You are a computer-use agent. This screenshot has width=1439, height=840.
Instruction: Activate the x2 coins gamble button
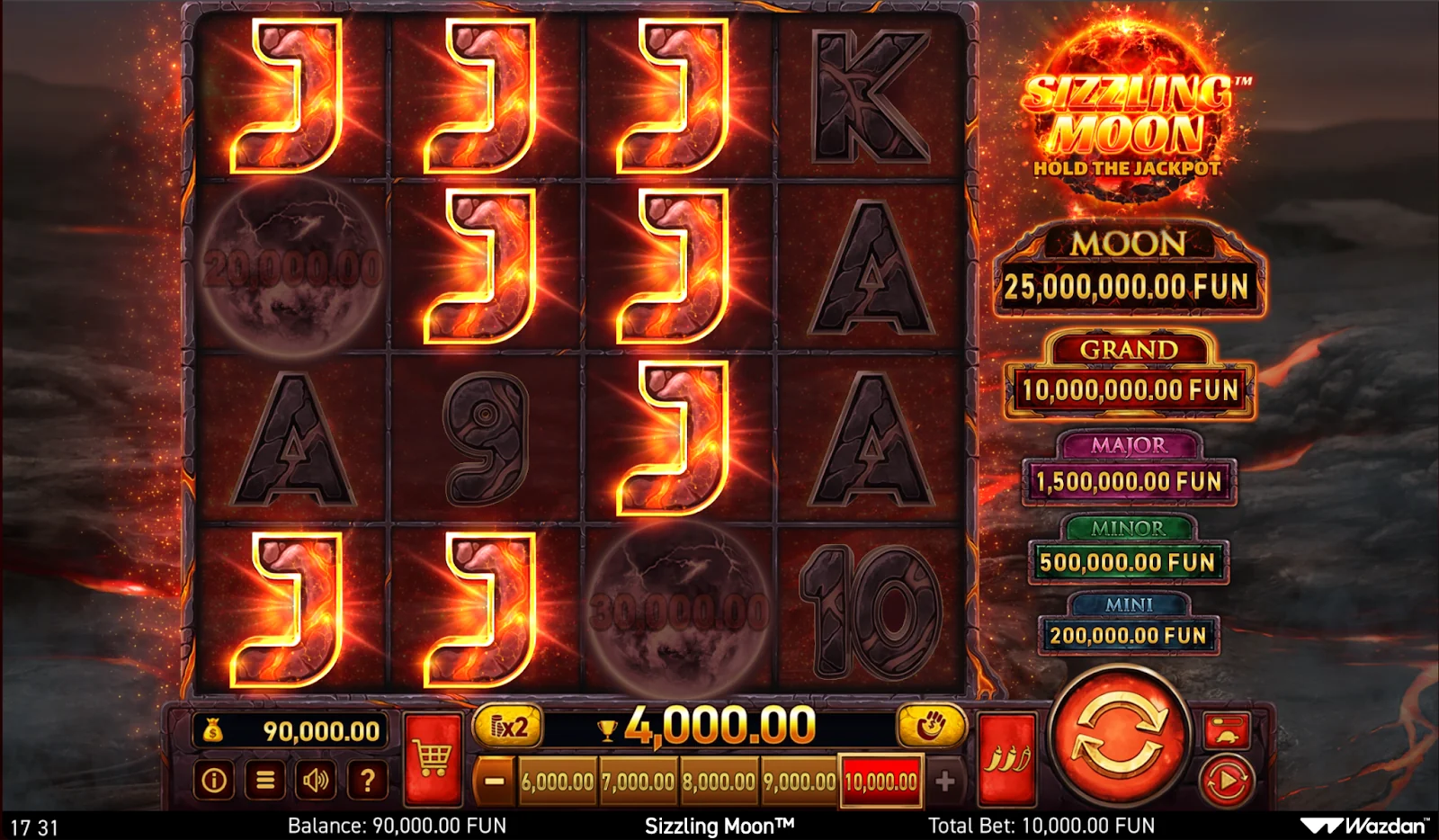[x=508, y=727]
